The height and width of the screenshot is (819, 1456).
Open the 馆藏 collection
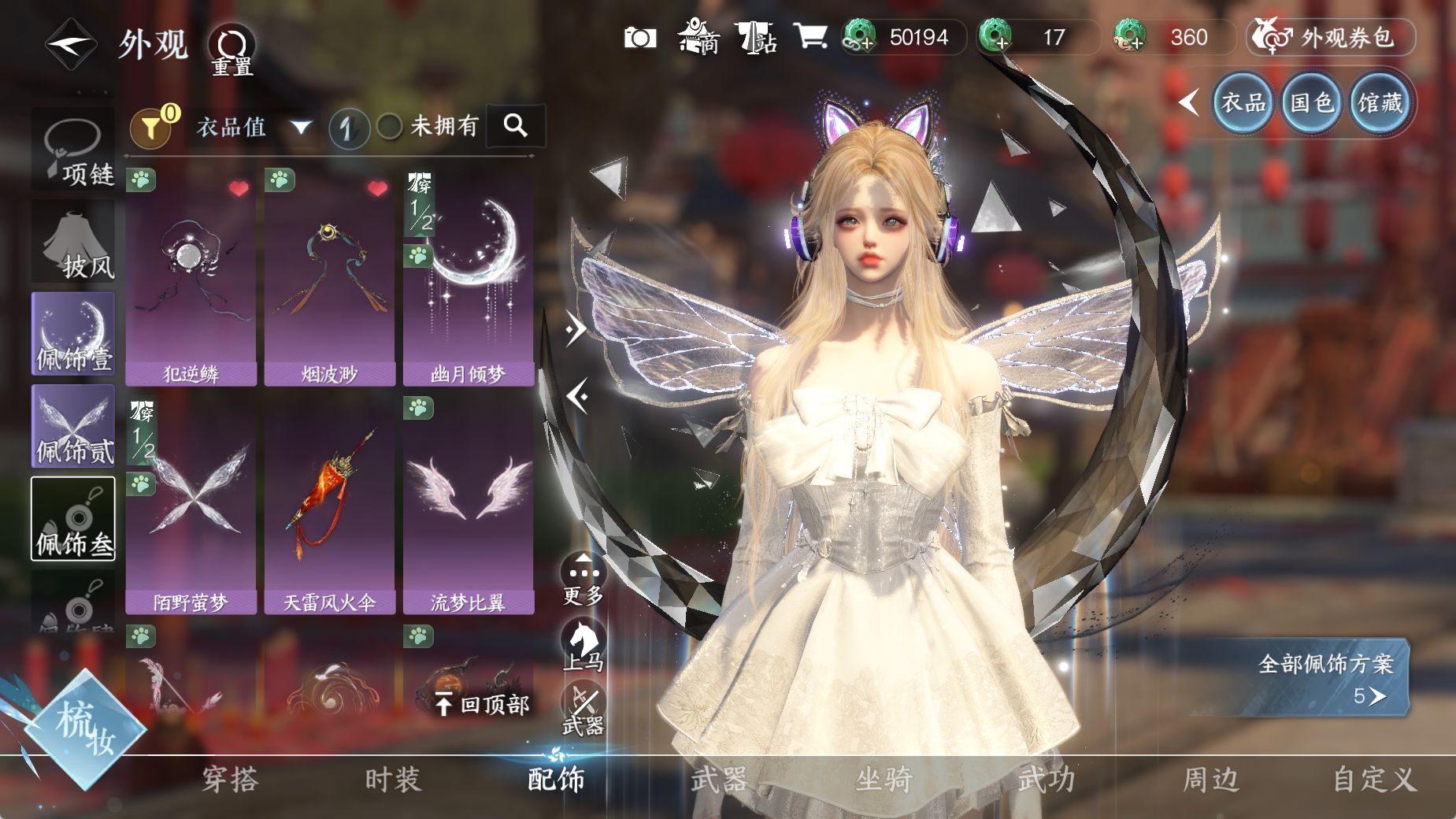pyautogui.click(x=1380, y=102)
